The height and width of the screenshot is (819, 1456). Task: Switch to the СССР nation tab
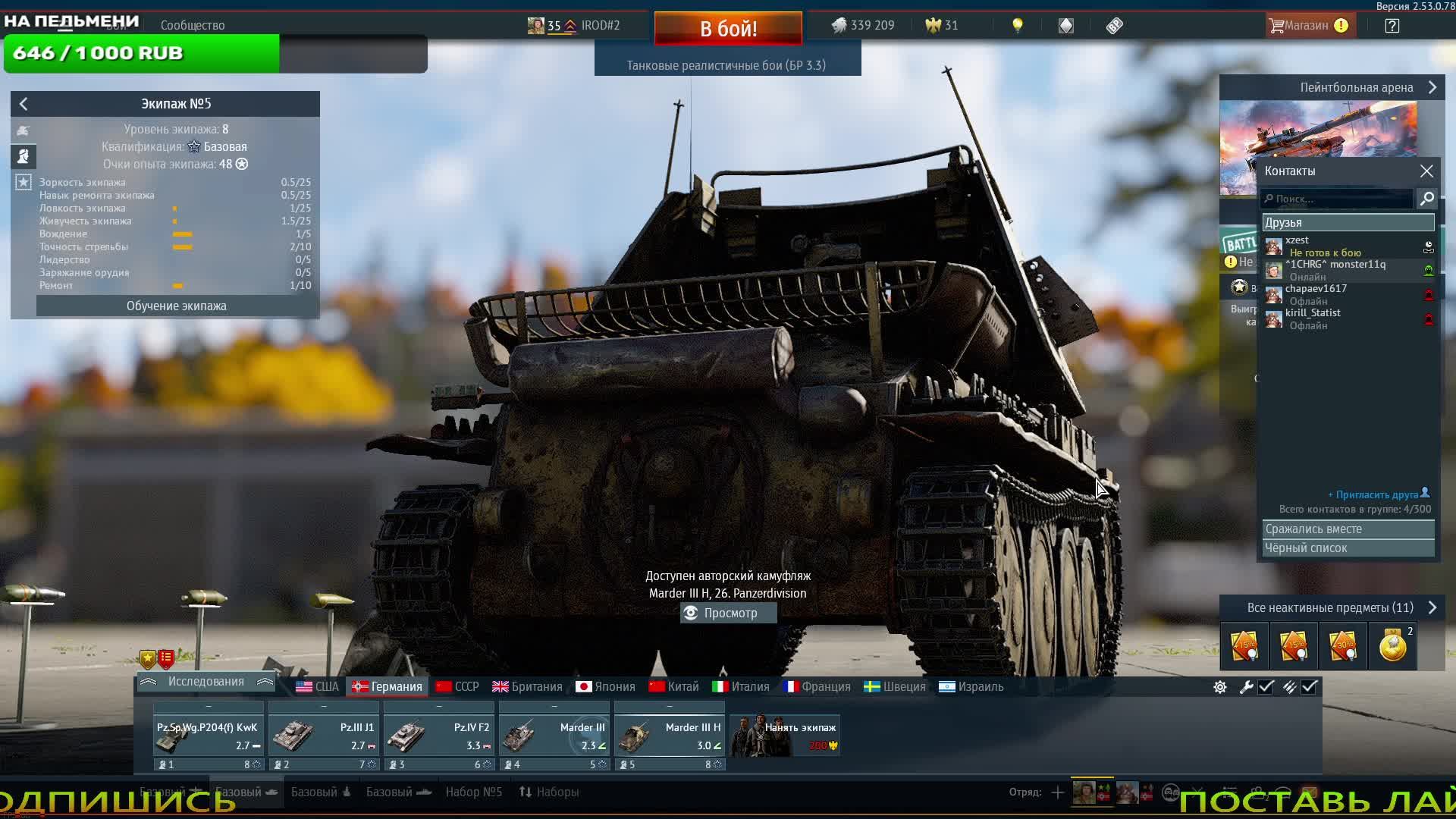click(458, 687)
